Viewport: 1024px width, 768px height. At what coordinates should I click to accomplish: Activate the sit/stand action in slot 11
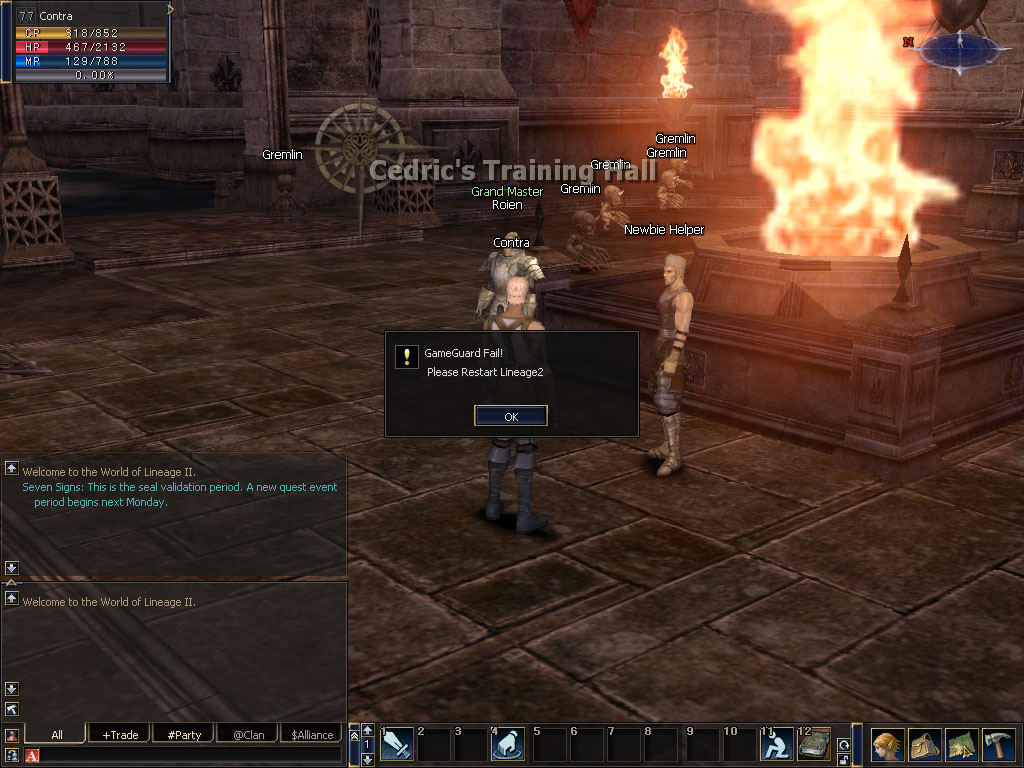777,745
